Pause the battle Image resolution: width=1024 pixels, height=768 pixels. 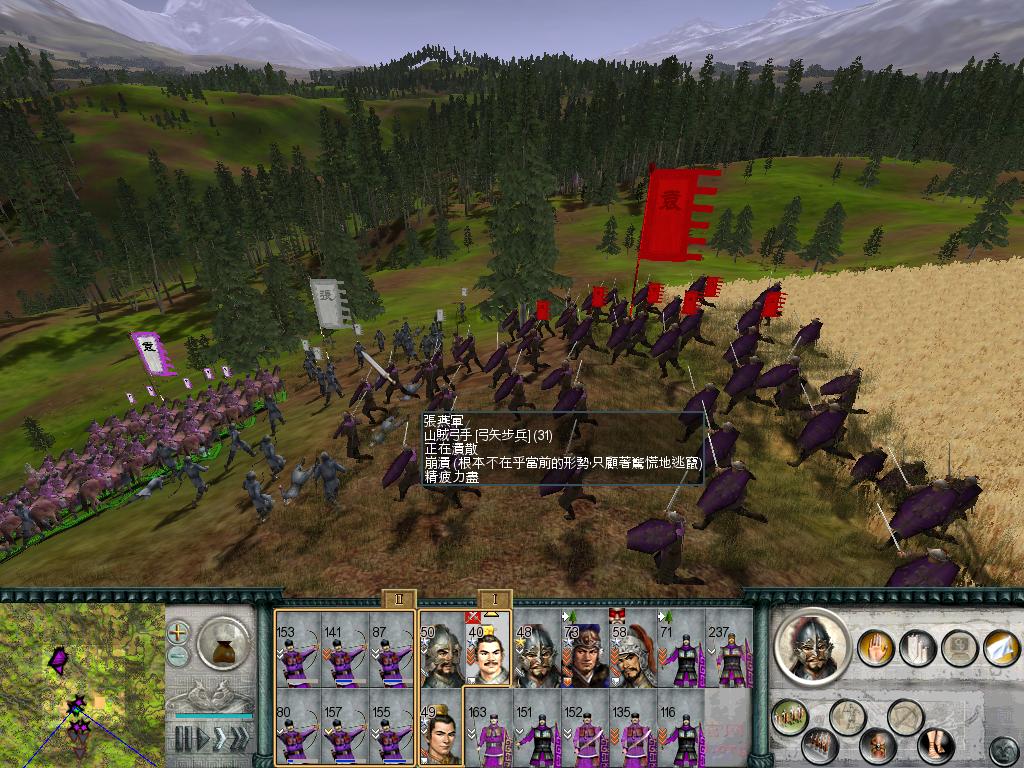(x=182, y=739)
